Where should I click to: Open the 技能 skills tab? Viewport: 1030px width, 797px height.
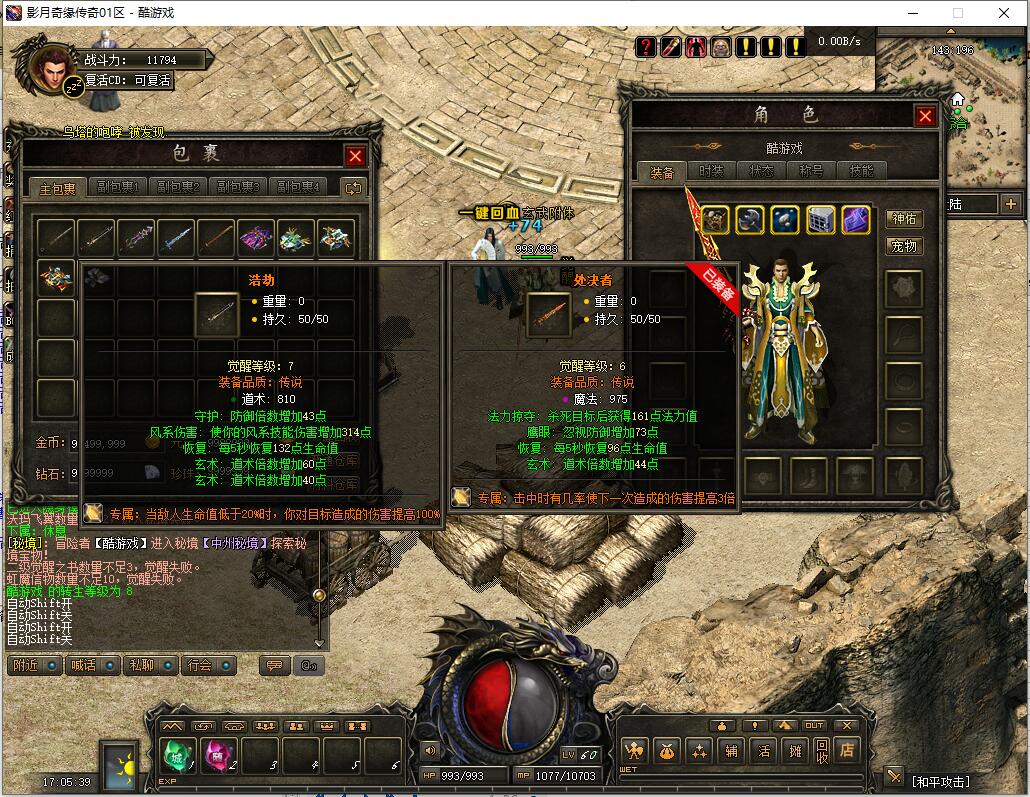[861, 171]
